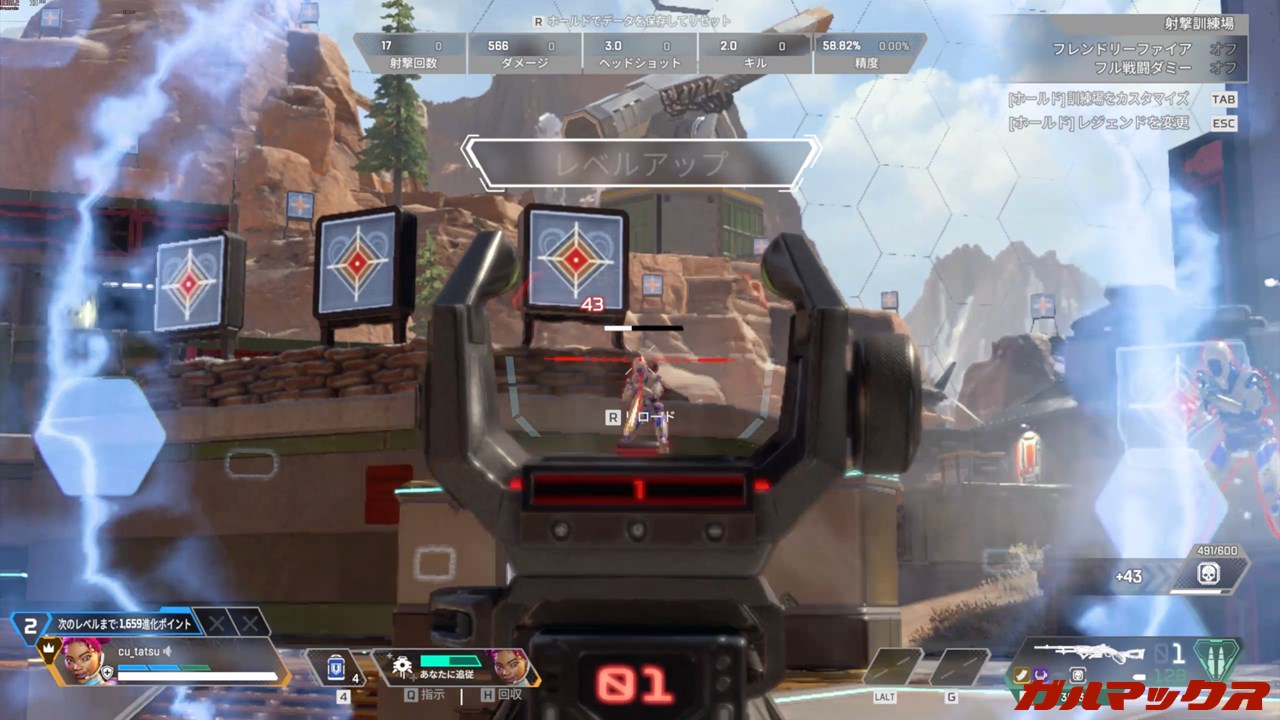Screen dimensions: 1280x720
Task: Click the purple stock attachment icon
Action: 1040,676
